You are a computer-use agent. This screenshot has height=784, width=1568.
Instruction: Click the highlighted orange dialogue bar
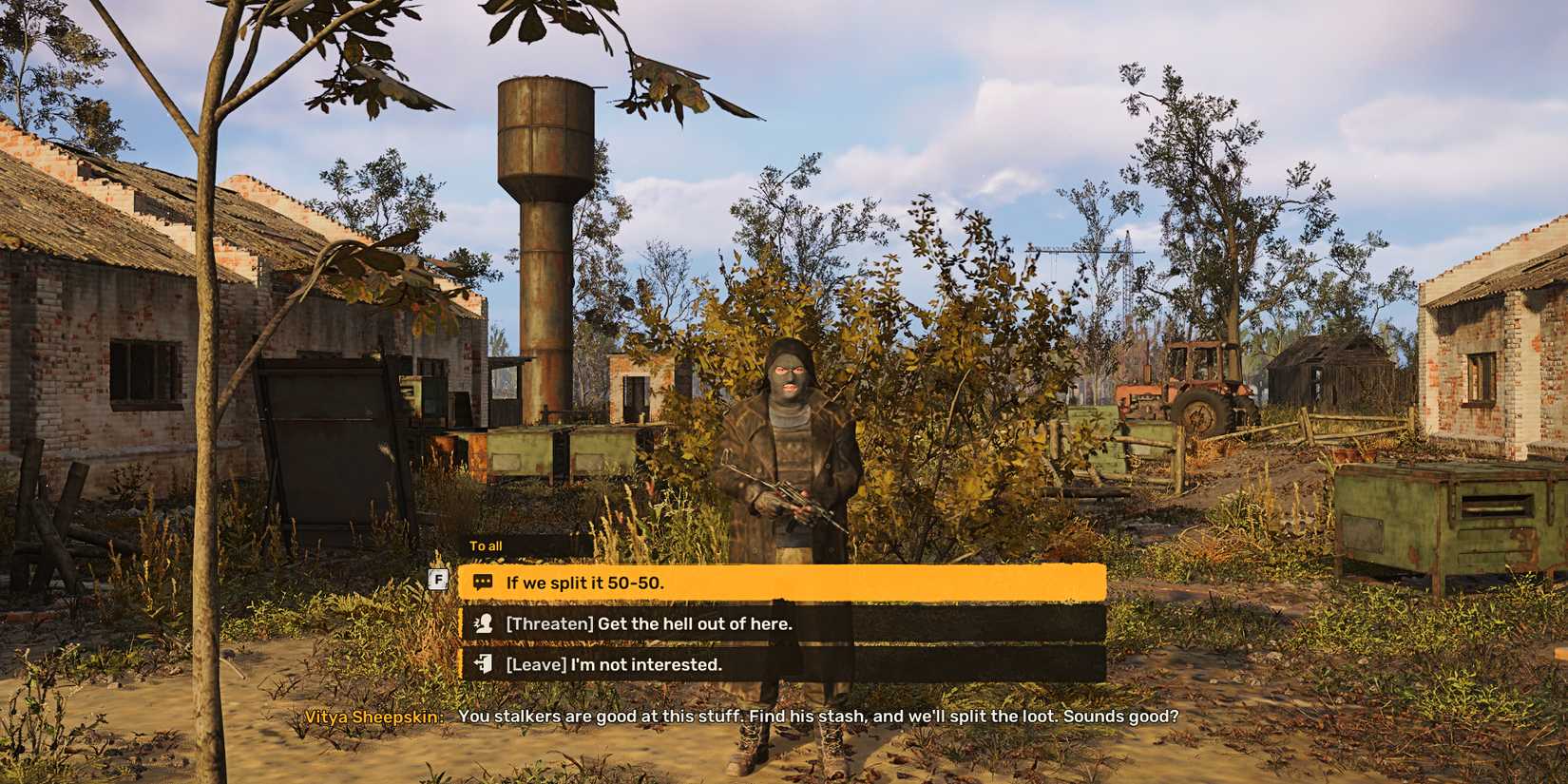click(779, 582)
